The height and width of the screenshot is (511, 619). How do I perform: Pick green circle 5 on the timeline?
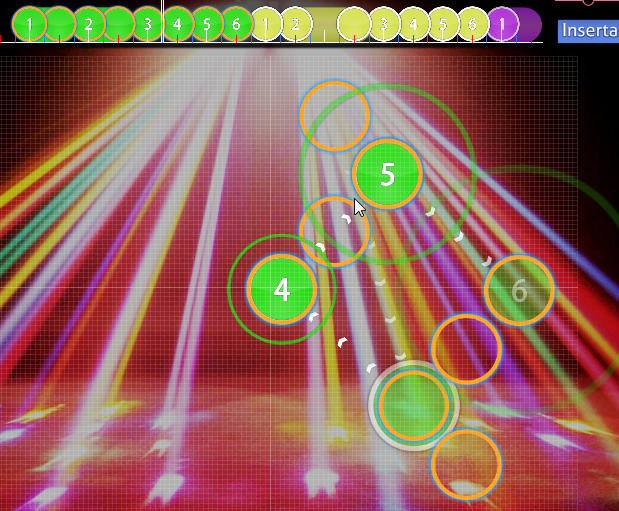pyautogui.click(x=207, y=23)
